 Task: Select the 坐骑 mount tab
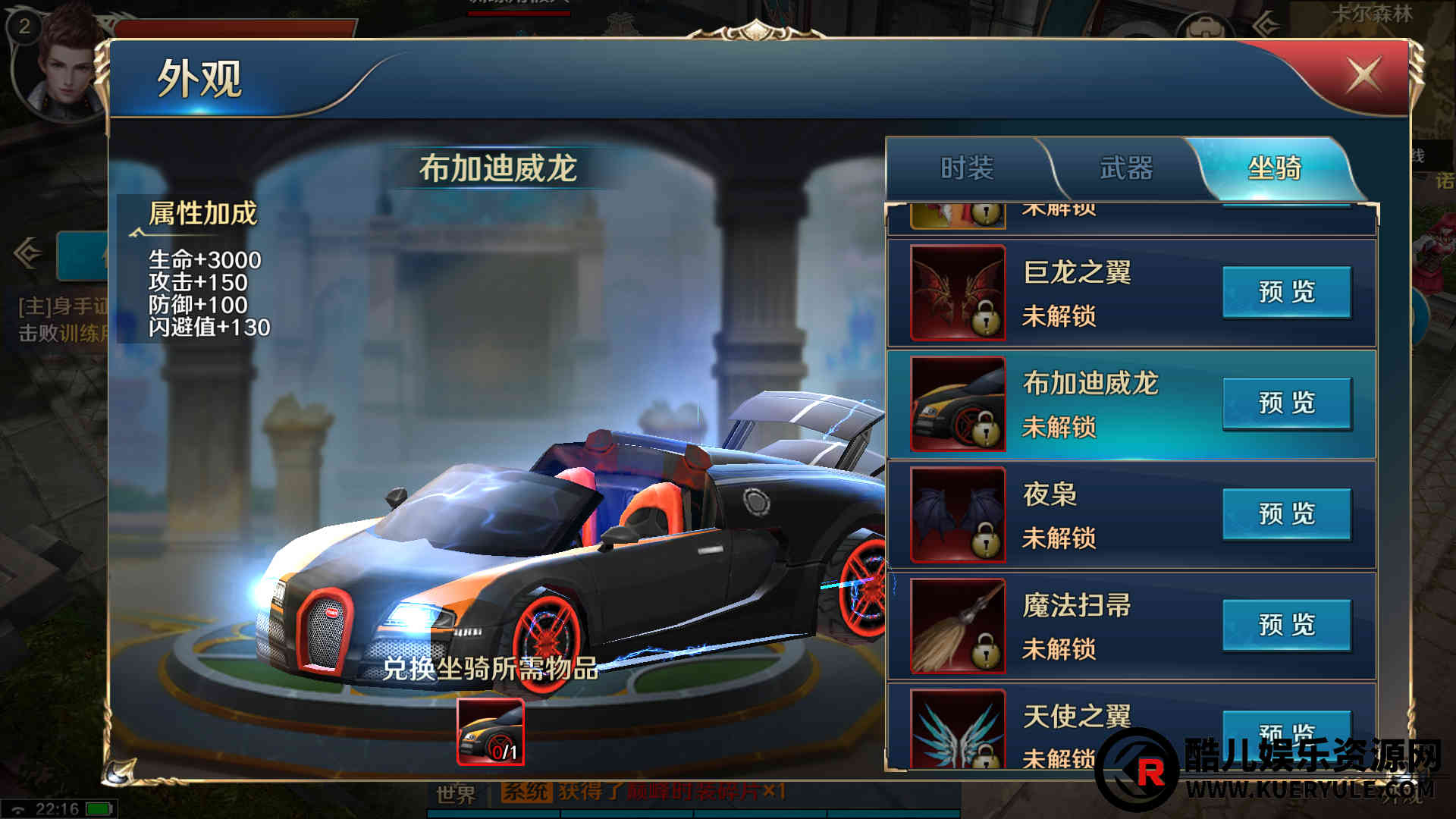1274,168
